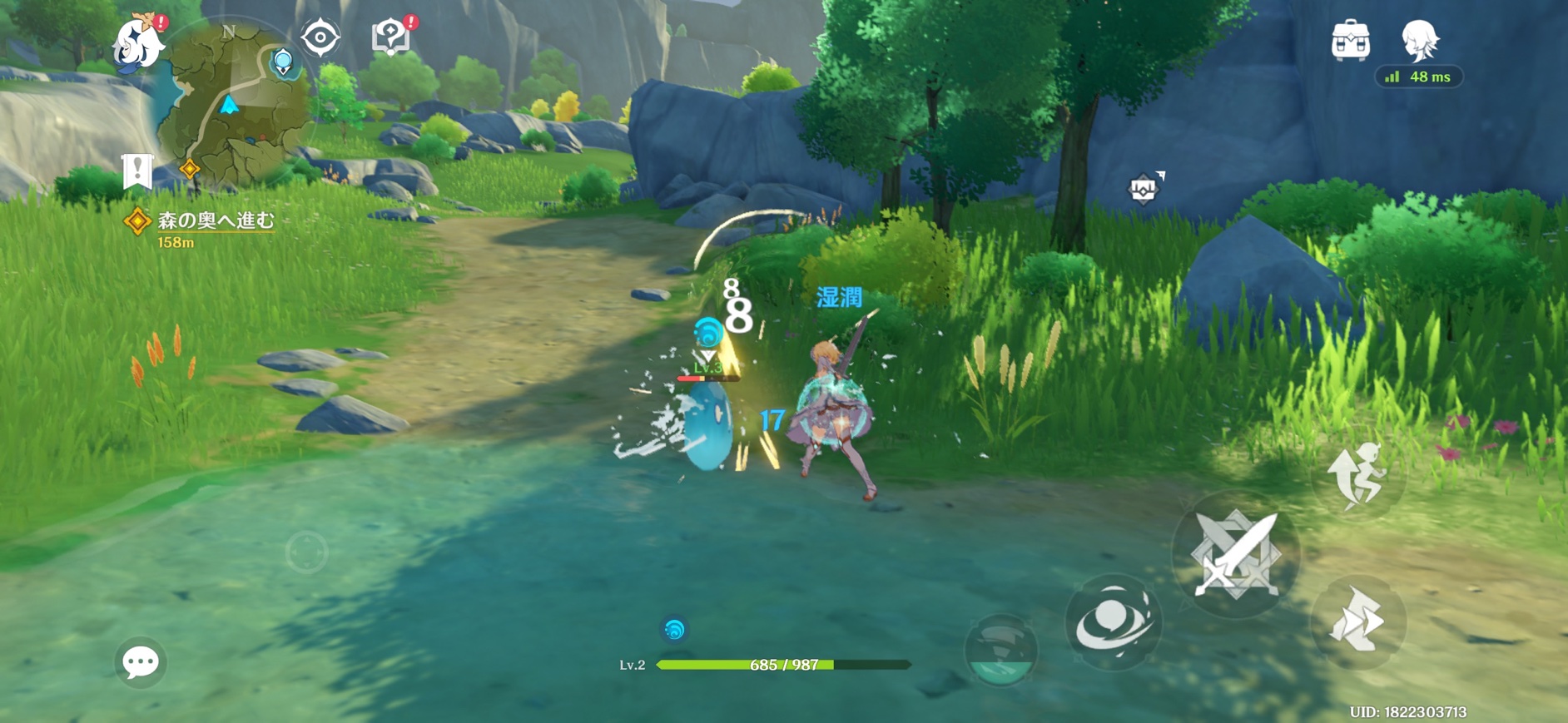This screenshot has width=1568, height=723.
Task: Tap the framed icon beside the tree
Action: point(1144,189)
